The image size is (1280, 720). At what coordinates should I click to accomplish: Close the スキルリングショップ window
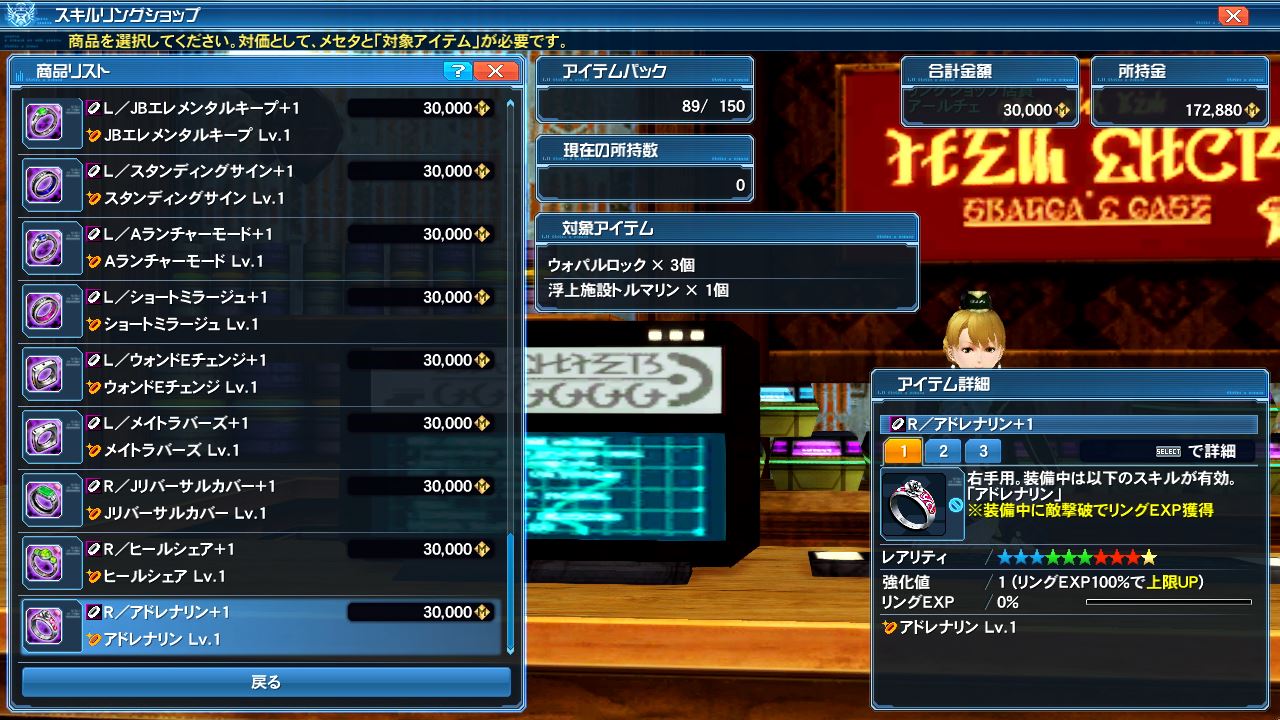click(x=1233, y=16)
